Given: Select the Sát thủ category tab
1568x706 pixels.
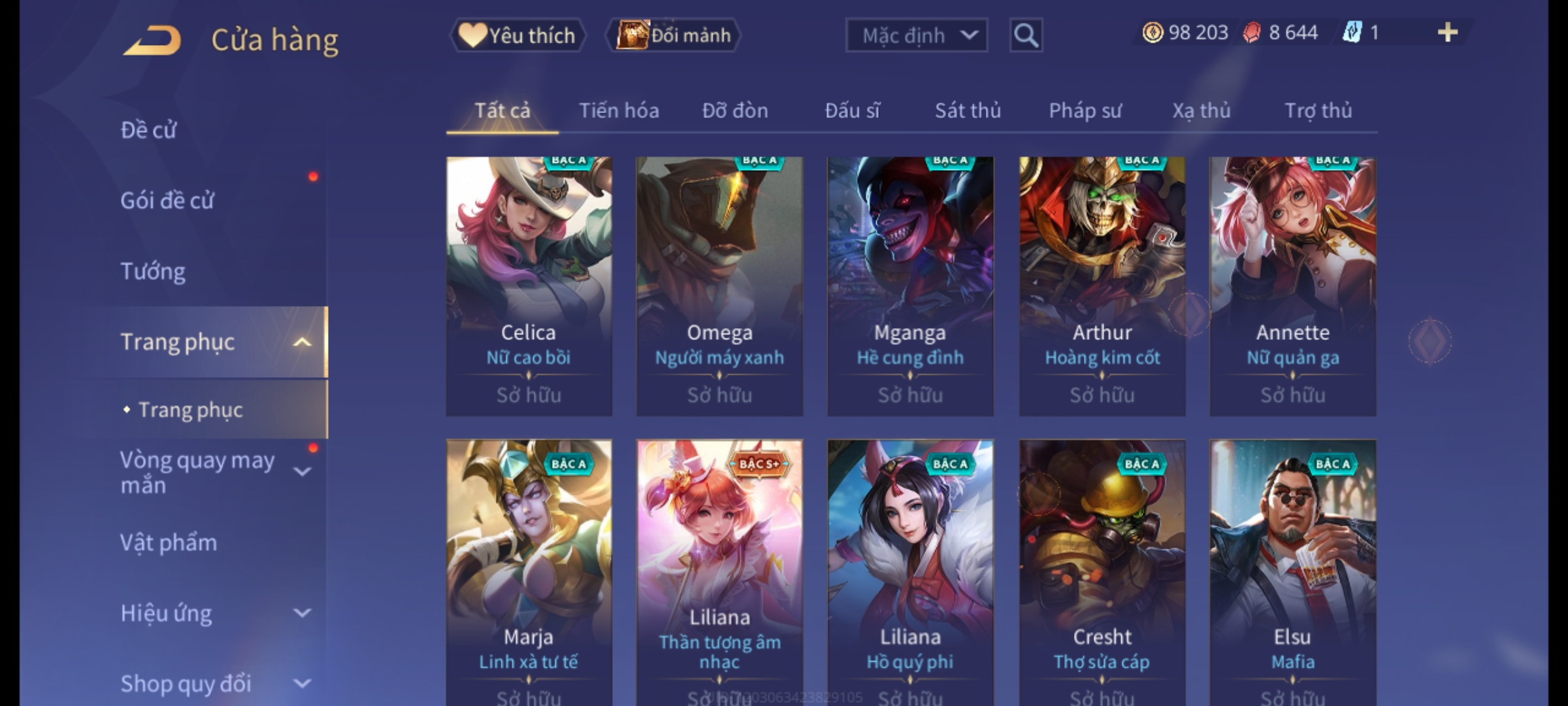Looking at the screenshot, I should 968,110.
